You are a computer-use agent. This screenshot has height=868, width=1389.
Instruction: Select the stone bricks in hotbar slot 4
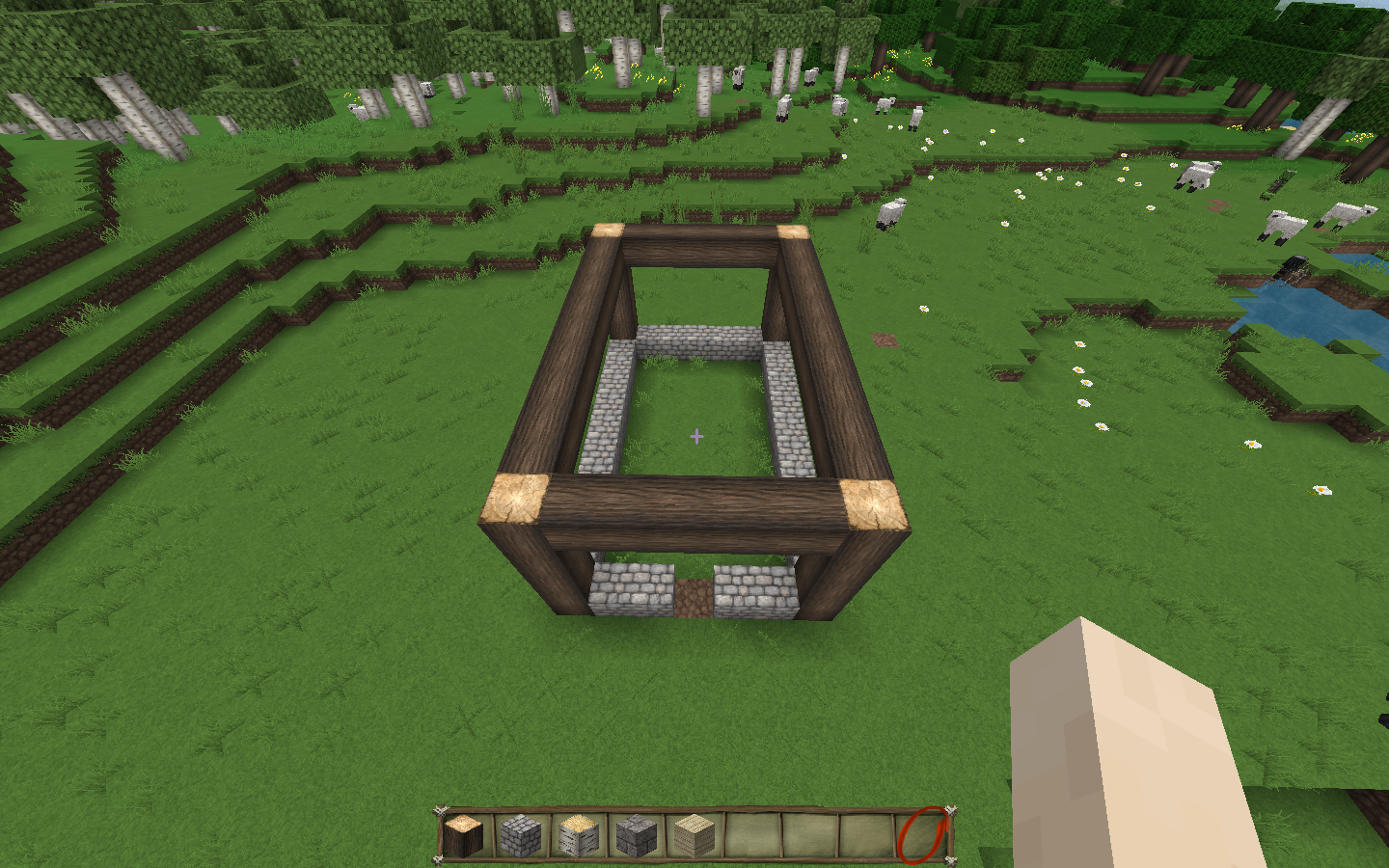[x=636, y=836]
